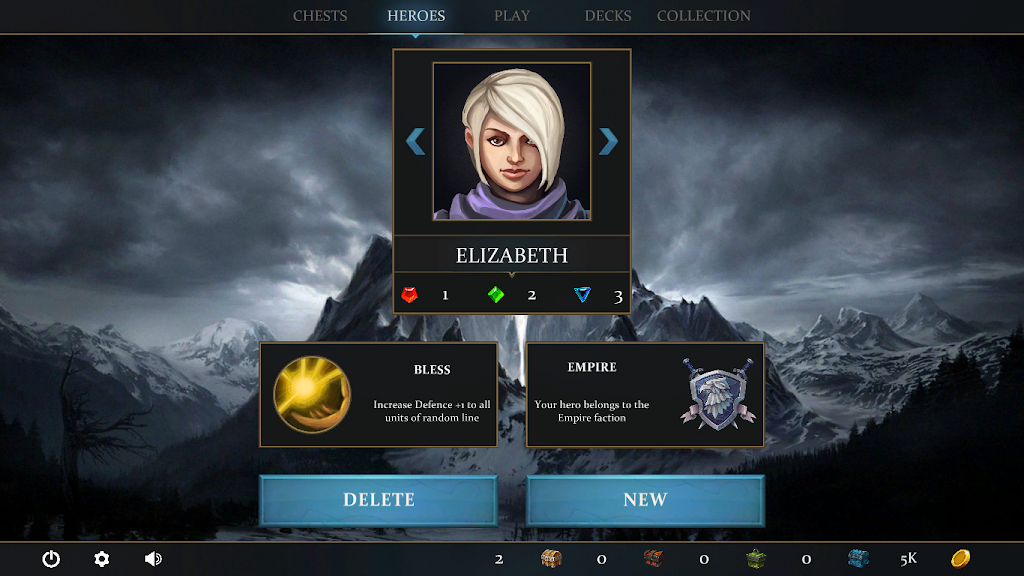Click the gold coin currency icon
The image size is (1024, 576).
coord(960,558)
